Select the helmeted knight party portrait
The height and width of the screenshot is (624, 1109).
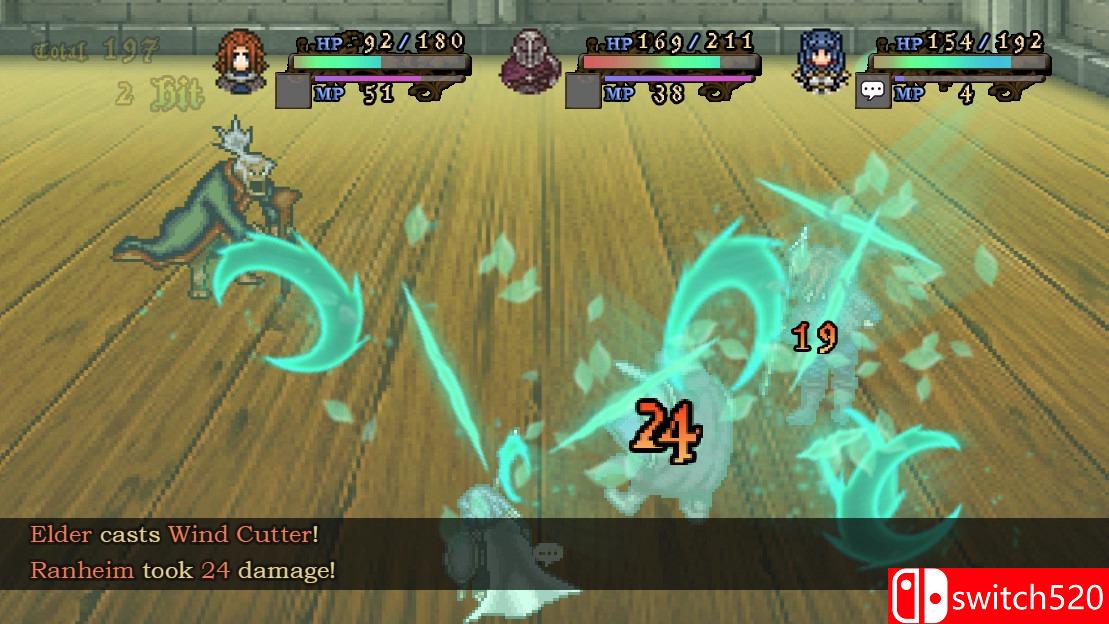coord(530,60)
